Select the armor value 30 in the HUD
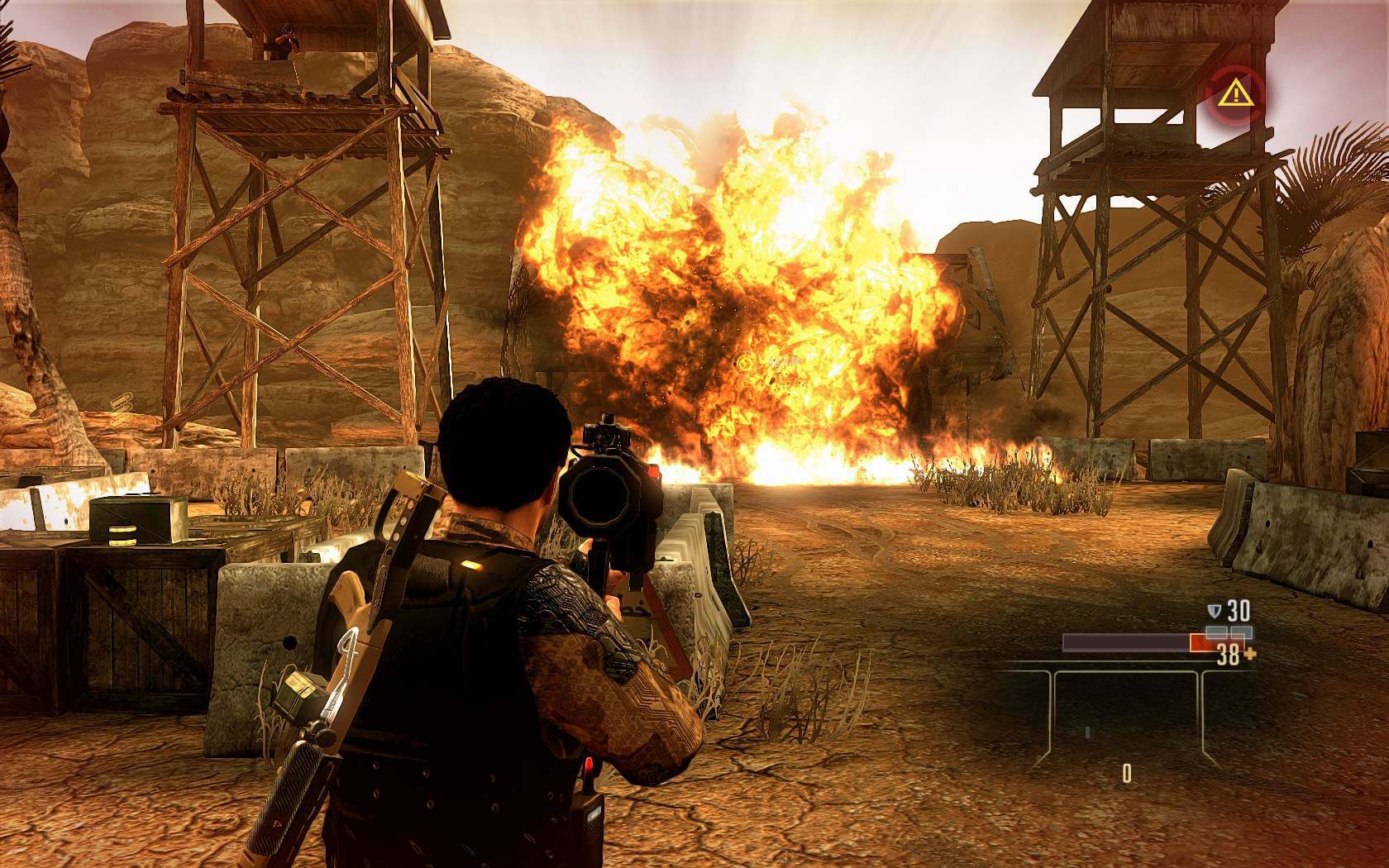The width and height of the screenshot is (1389, 868). (x=1239, y=610)
